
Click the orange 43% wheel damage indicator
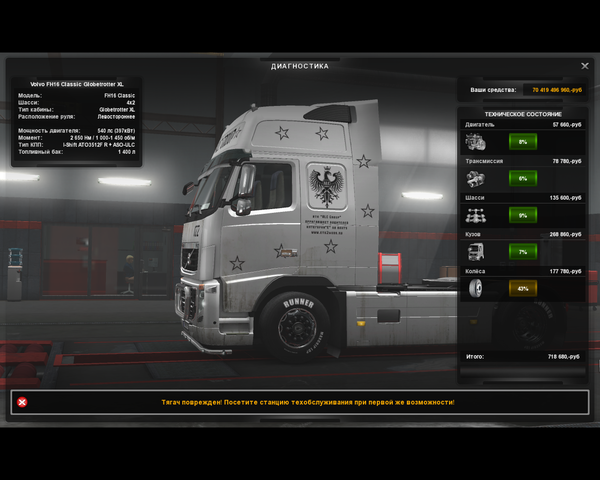point(522,288)
